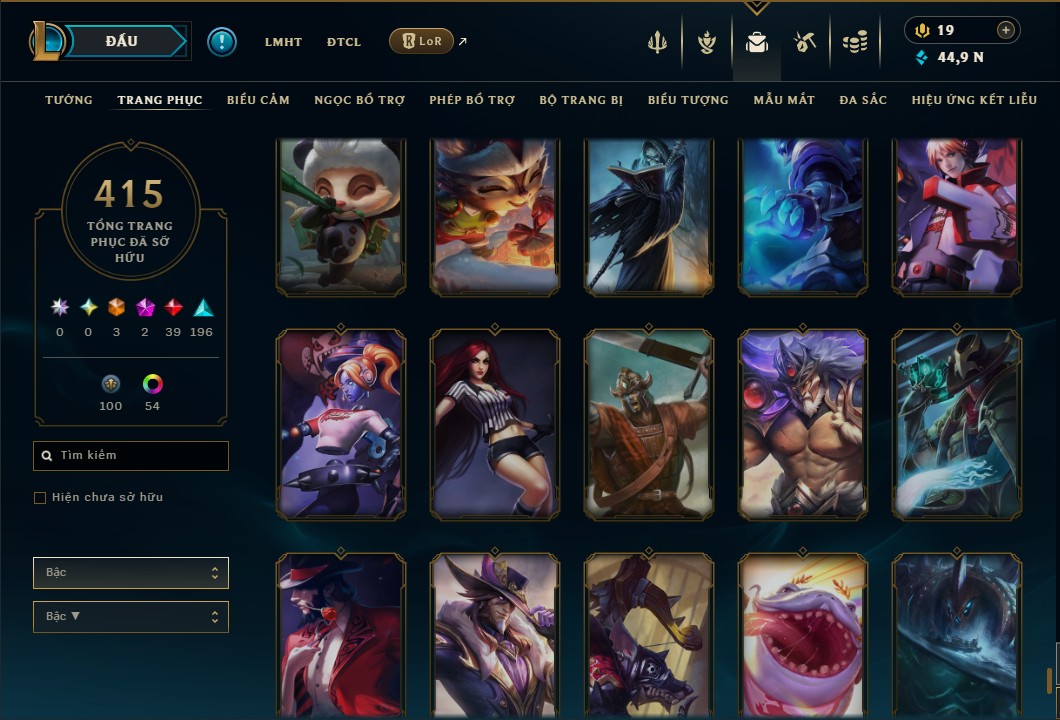Open the NGỌC BỔ TRỢ tab
Screen dimensions: 1060x720
click(359, 100)
